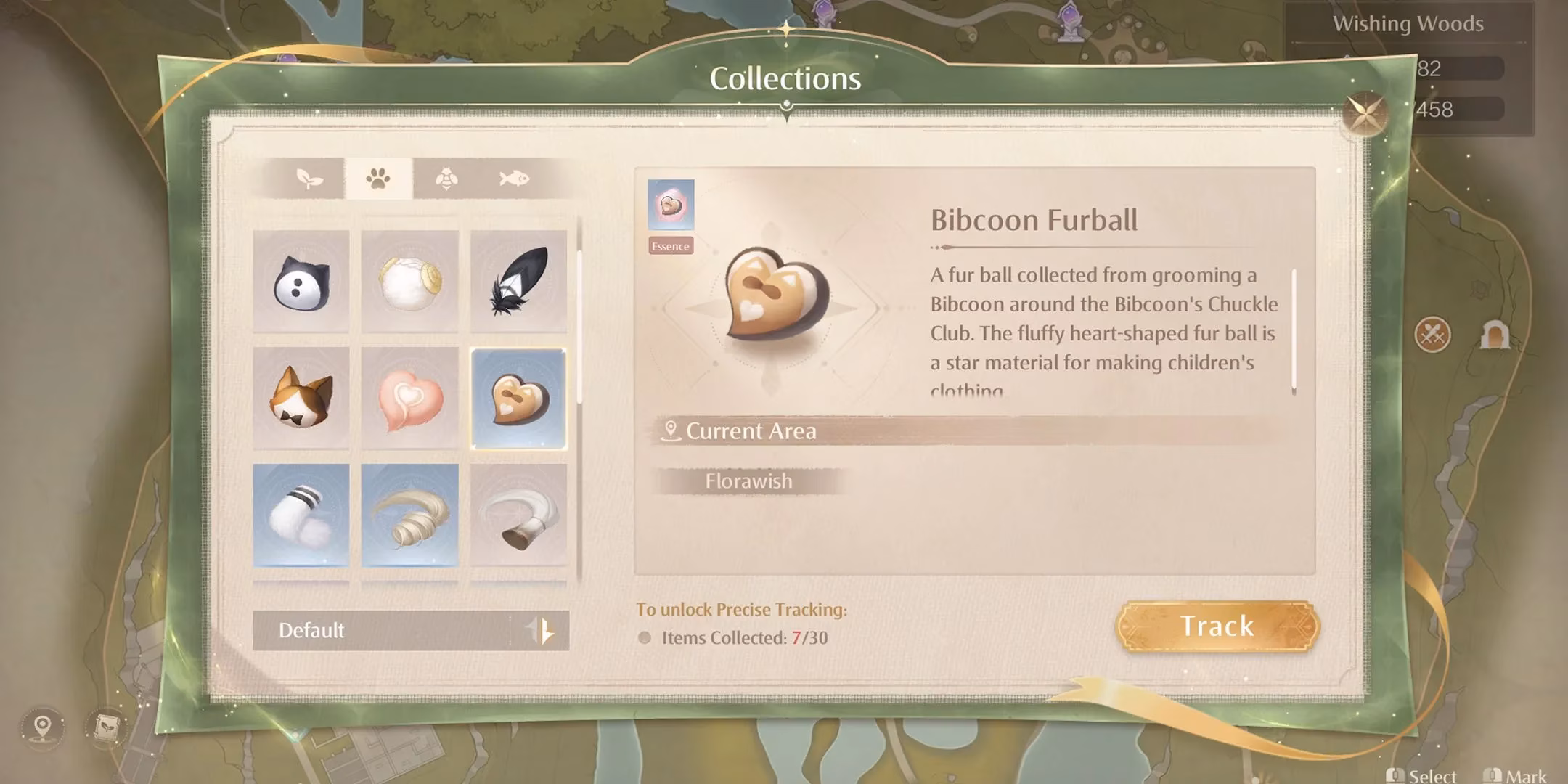Click the Essence variant icon
1568x784 pixels.
[671, 205]
